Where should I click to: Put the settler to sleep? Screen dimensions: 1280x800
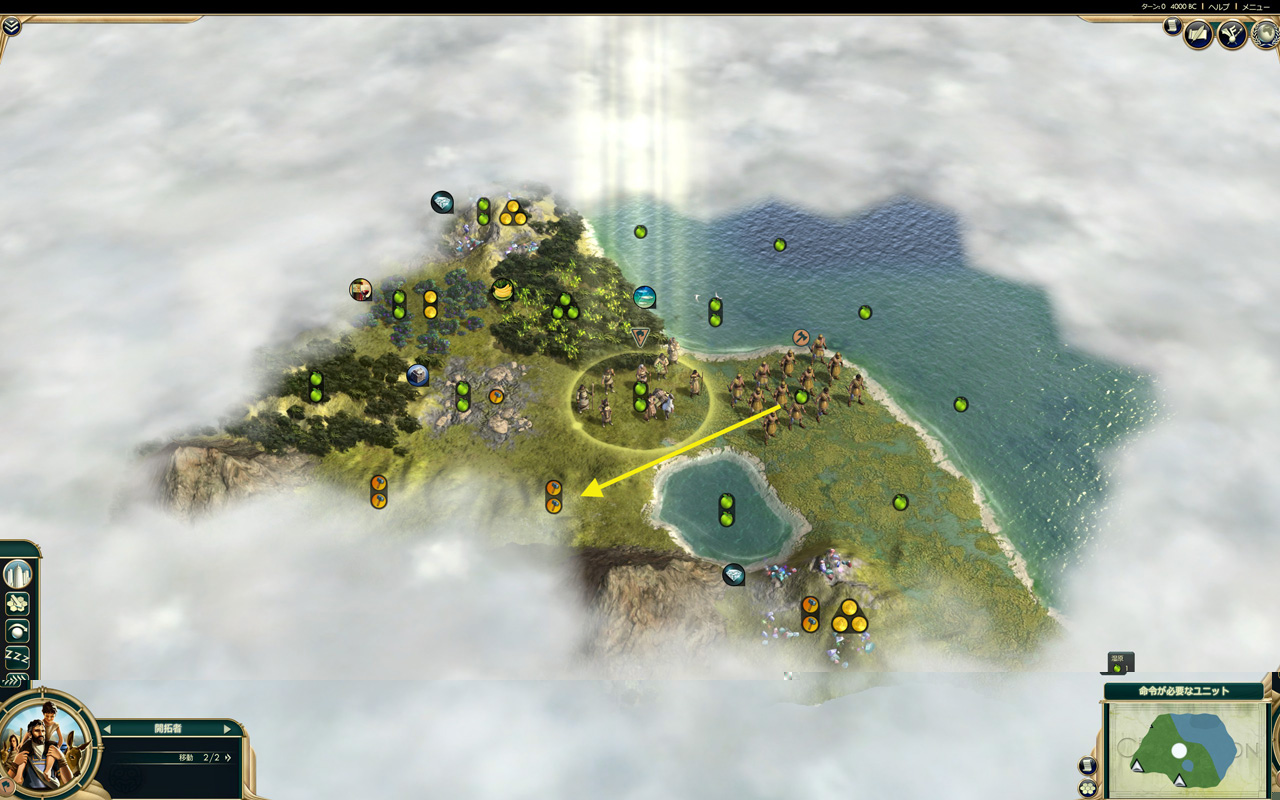click(x=18, y=656)
